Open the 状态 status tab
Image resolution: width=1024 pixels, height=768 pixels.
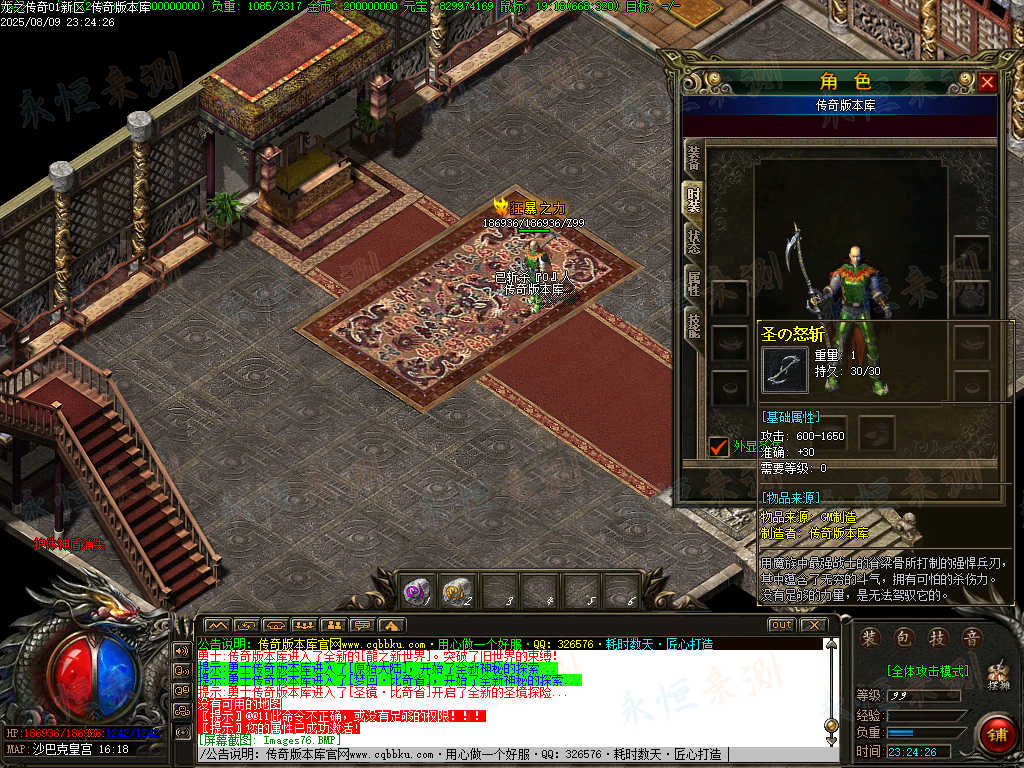pyautogui.click(x=693, y=241)
